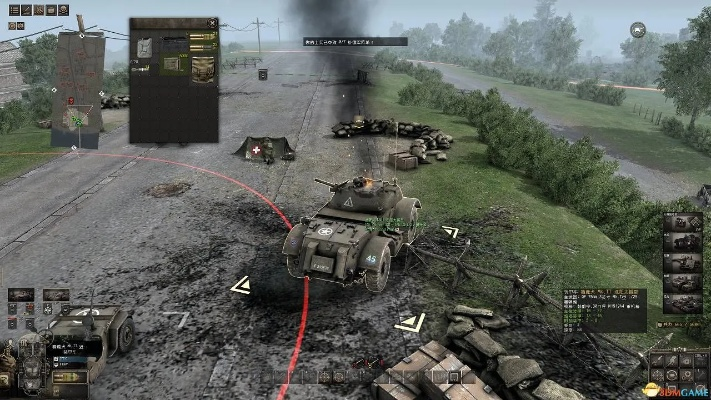Close the vehicle inventory panel
This screenshot has width=711, height=400.
212,21
